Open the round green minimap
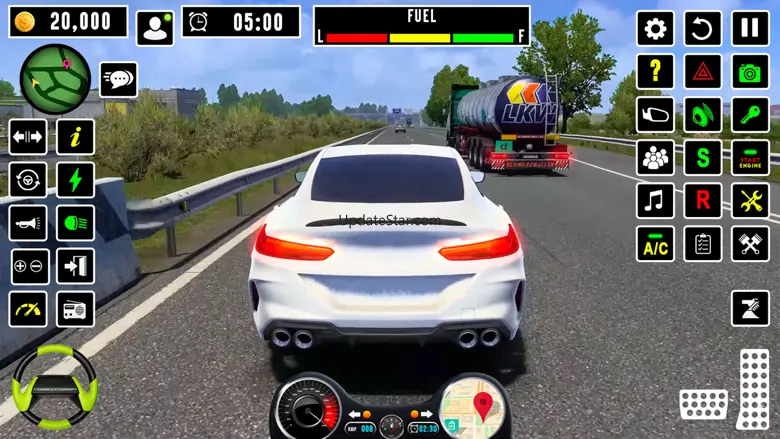The height and width of the screenshot is (439, 780). click(x=55, y=79)
